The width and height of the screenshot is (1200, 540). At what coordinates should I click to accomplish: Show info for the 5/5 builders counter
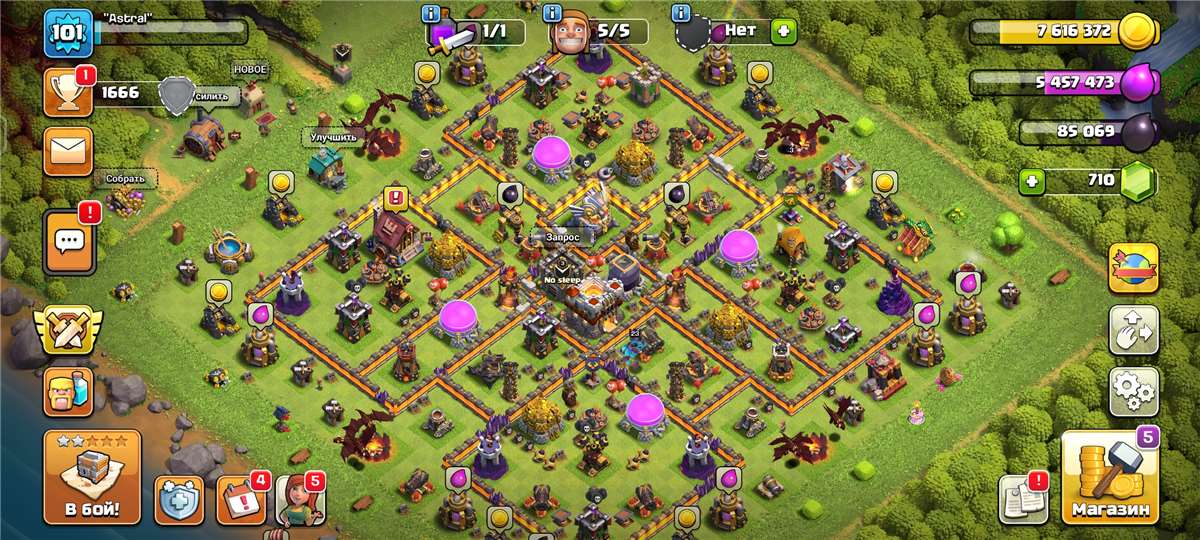553,14
